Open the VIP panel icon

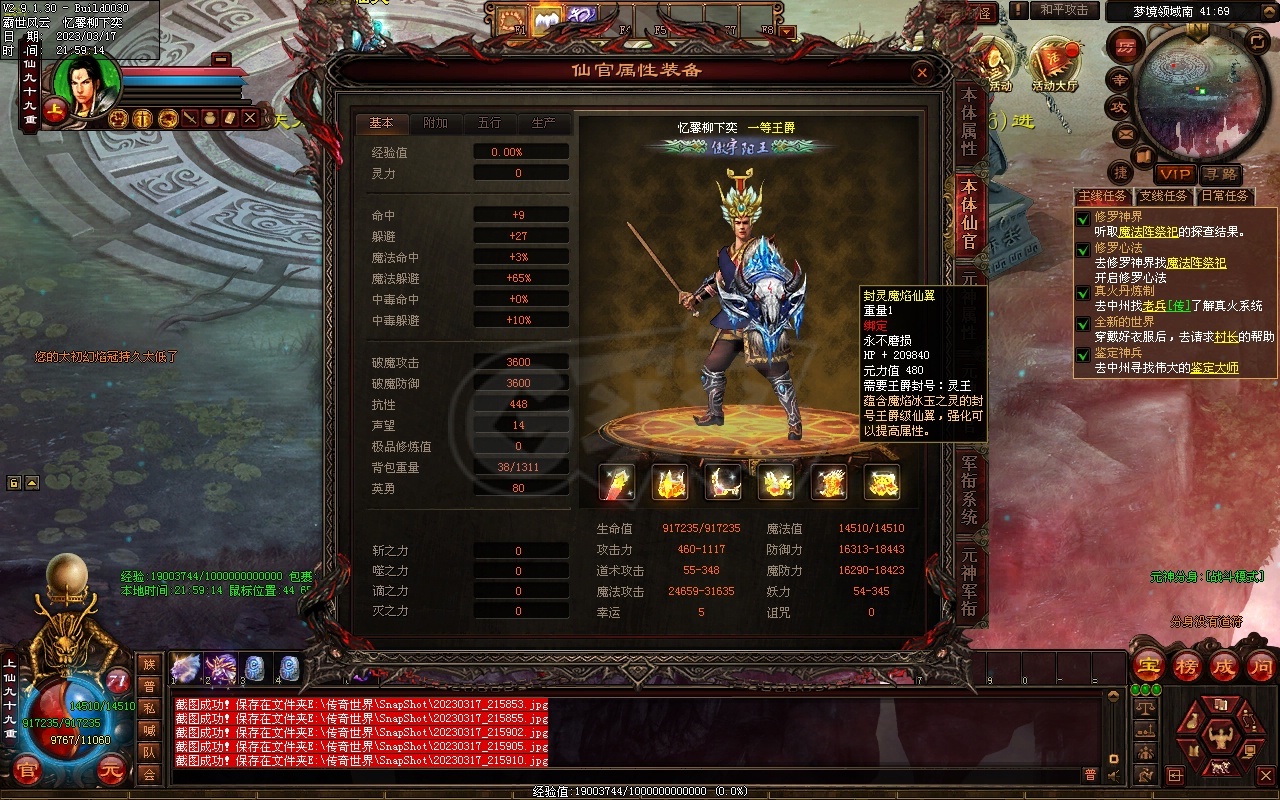click(1174, 175)
